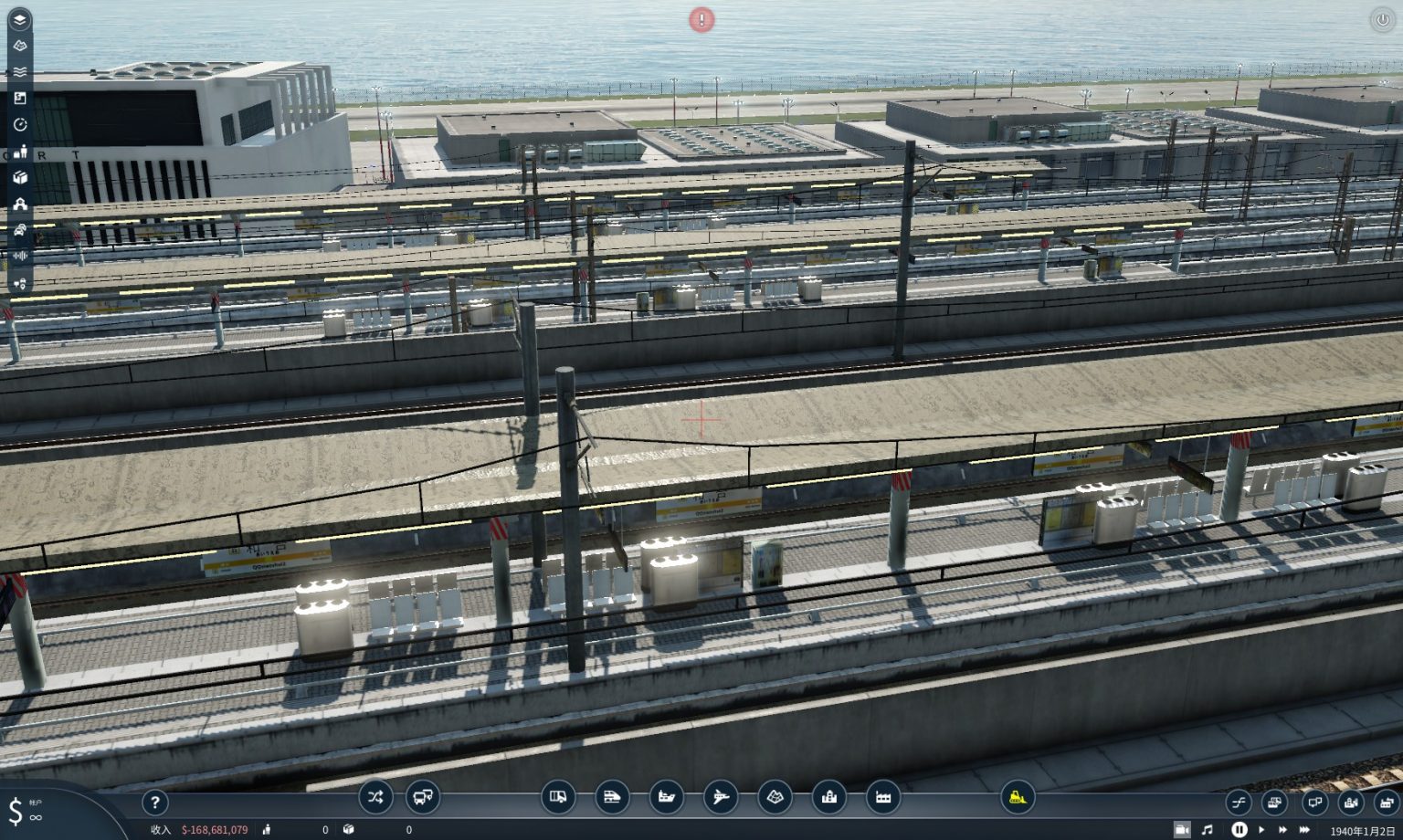Toggle the terrain layers overlay in the sidebar
The width and height of the screenshot is (1403, 840).
[x=20, y=44]
